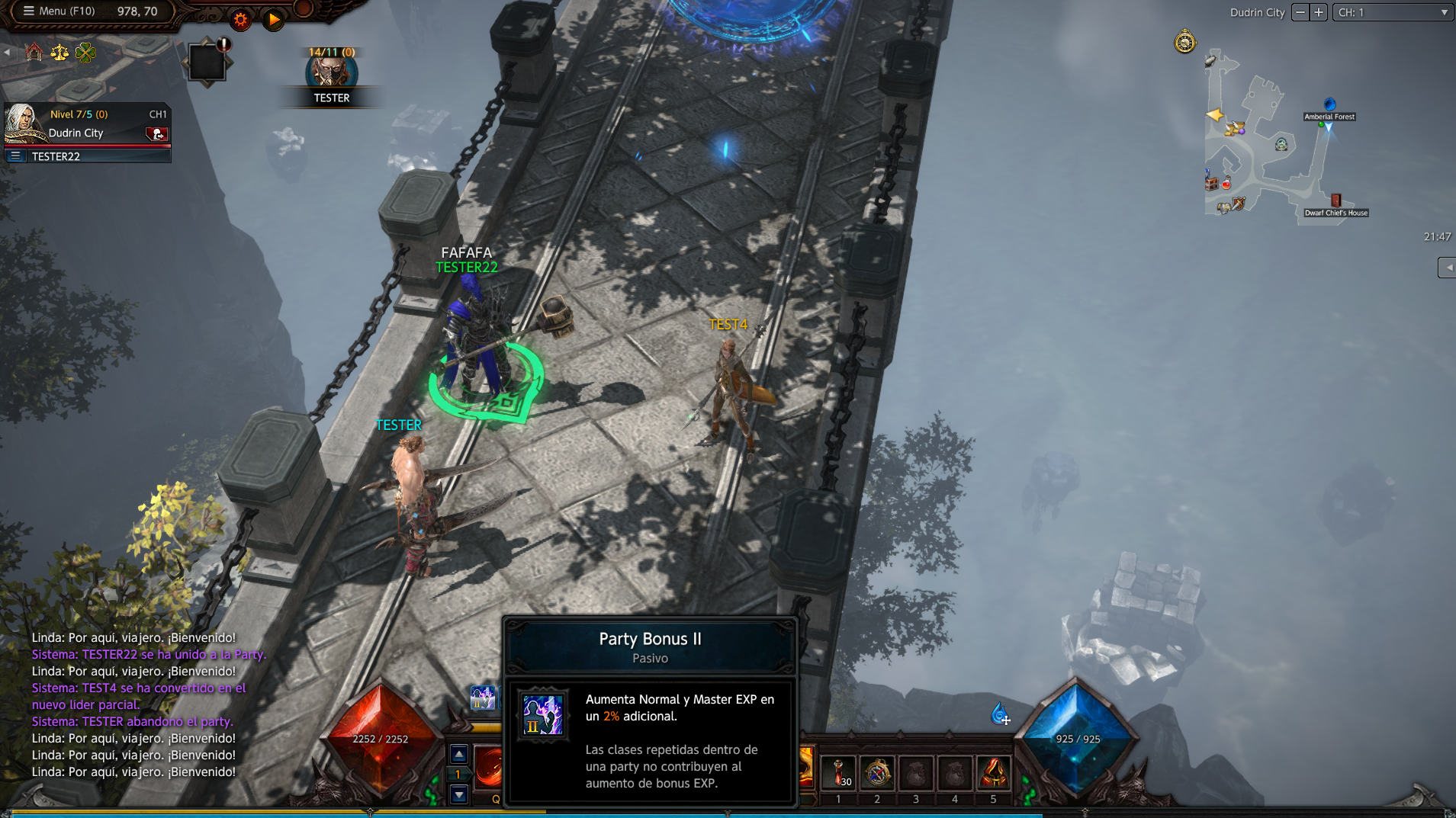This screenshot has width=1456, height=818.
Task: Zoom in the minimap with the plus button
Action: [x=1319, y=12]
